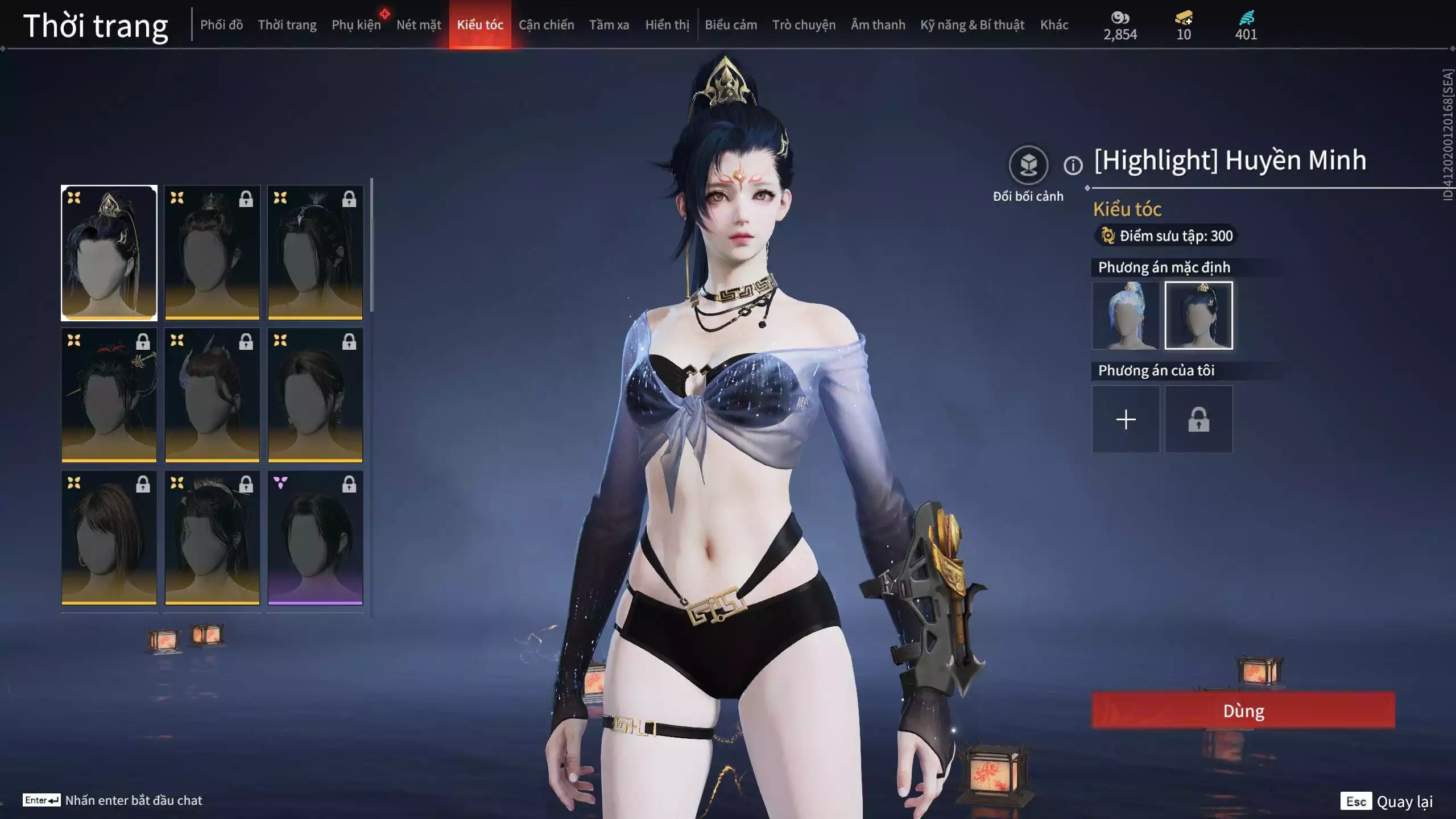Change the scene with Đổi bối cảnh
This screenshot has width=1456, height=819.
(1028, 166)
